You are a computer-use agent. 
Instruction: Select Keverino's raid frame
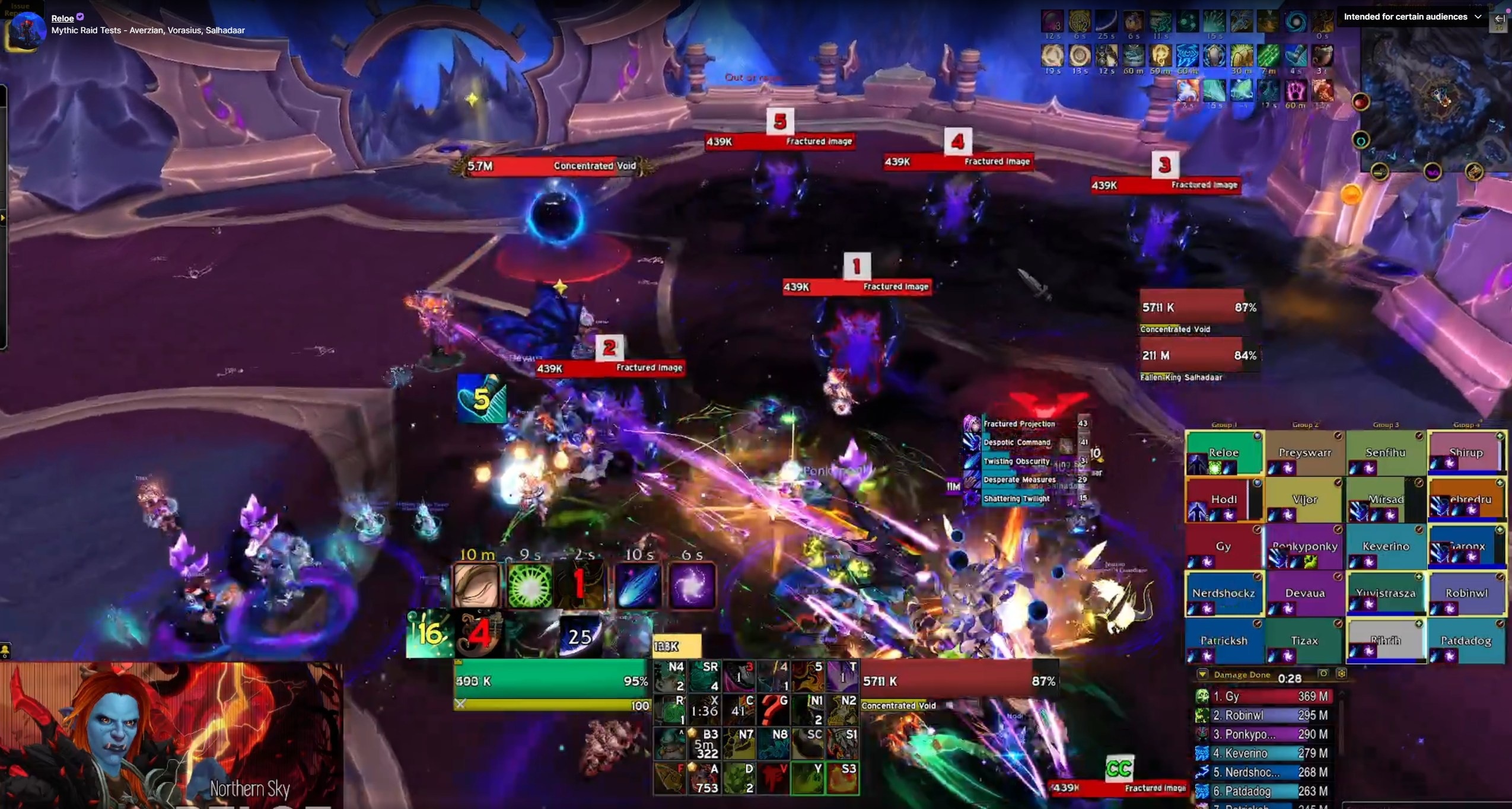pyautogui.click(x=1385, y=547)
